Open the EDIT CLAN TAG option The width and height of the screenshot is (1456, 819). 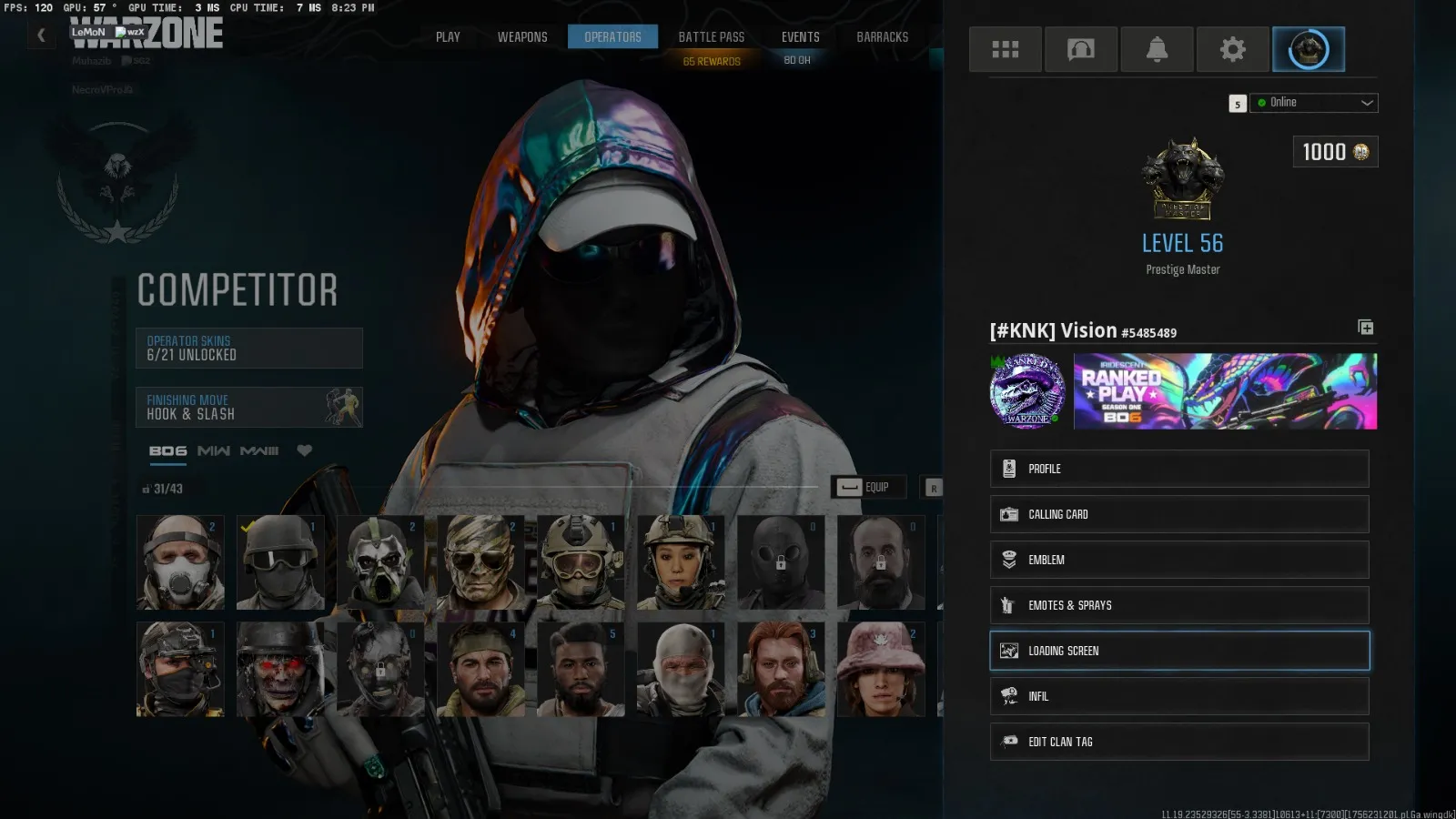[1178, 742]
